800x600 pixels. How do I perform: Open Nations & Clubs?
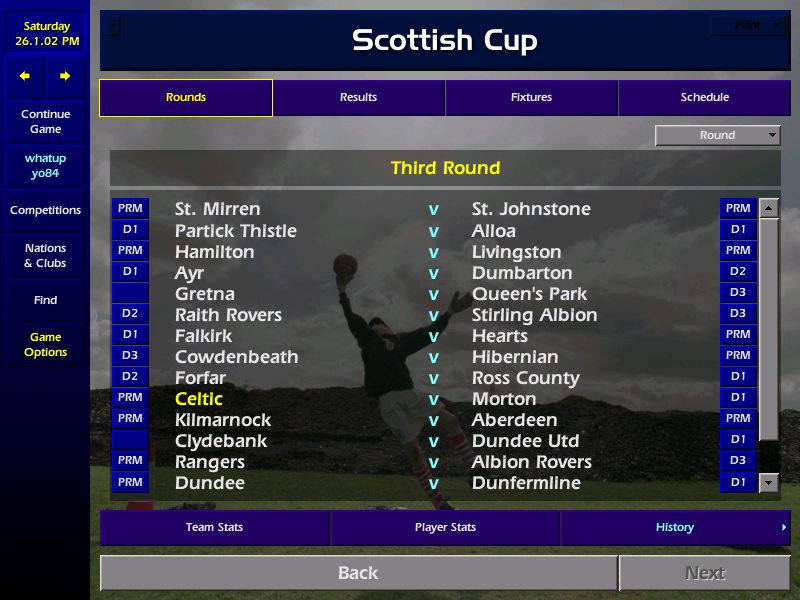click(x=45, y=256)
